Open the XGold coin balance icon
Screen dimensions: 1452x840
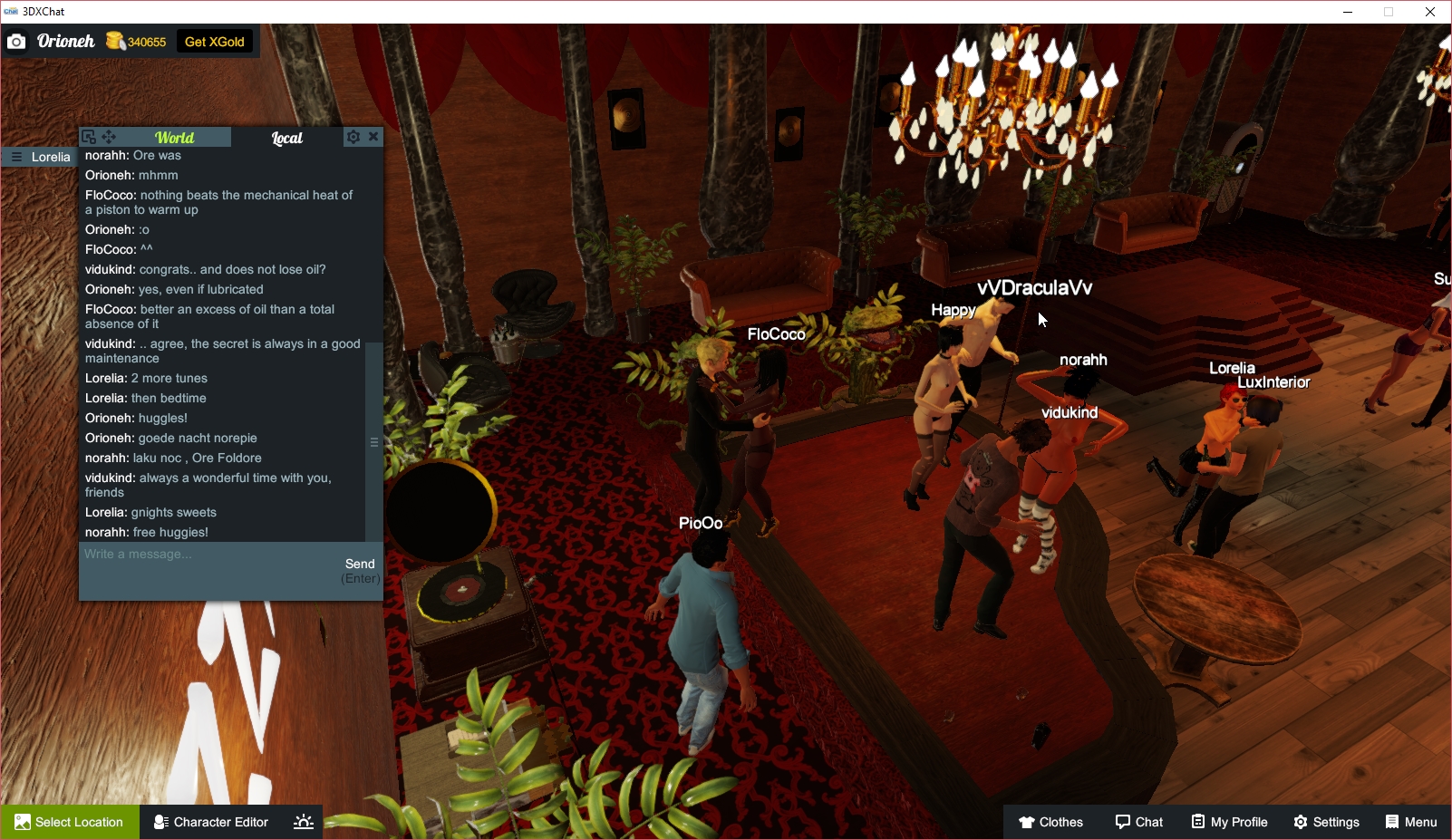(115, 41)
